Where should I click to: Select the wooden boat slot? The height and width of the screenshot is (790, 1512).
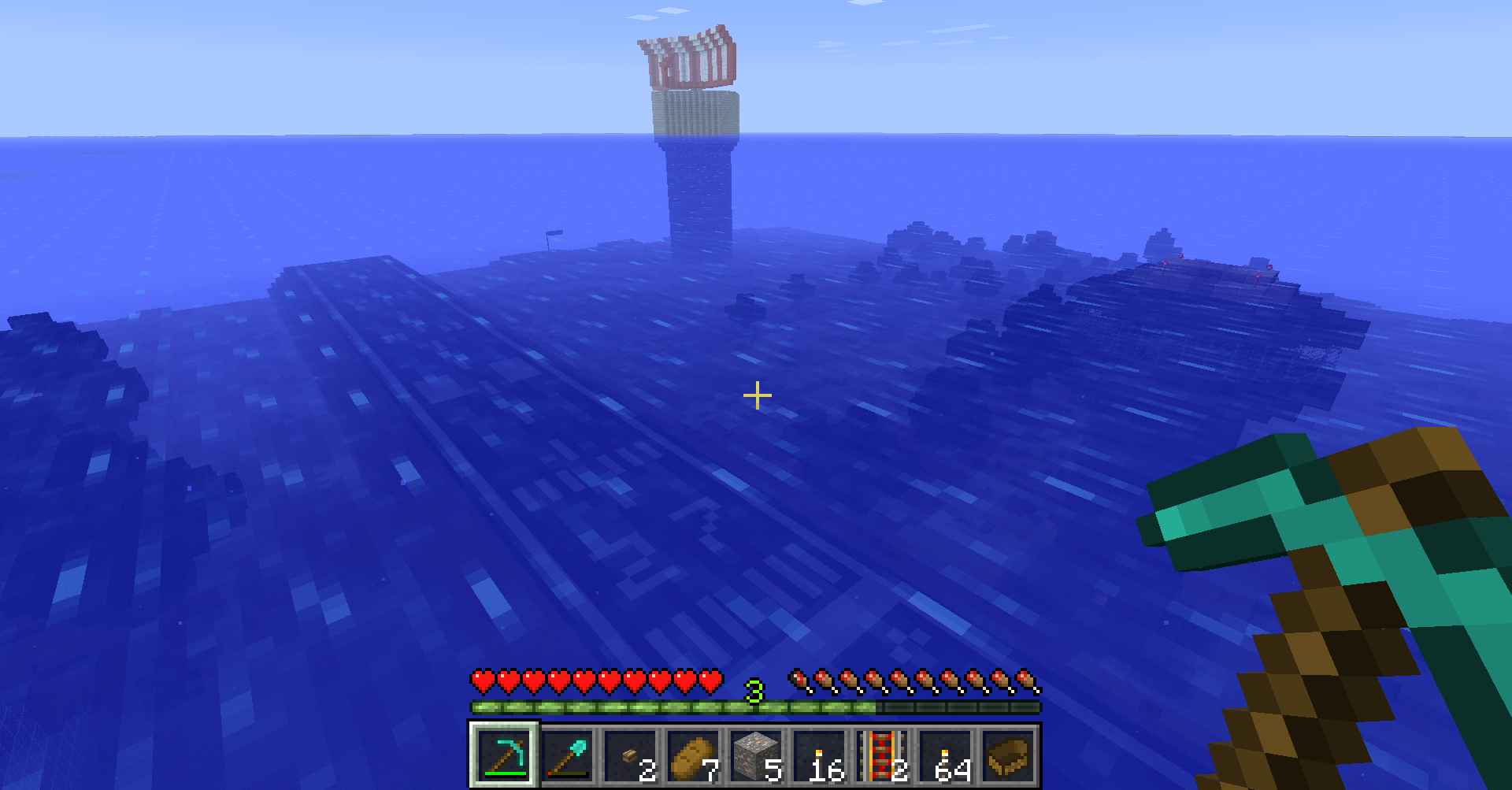1008,755
